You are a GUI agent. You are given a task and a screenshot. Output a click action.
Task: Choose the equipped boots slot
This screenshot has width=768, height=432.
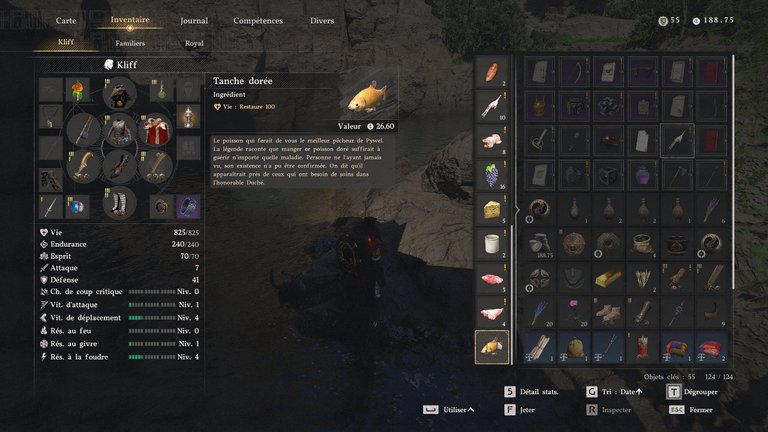pos(120,201)
